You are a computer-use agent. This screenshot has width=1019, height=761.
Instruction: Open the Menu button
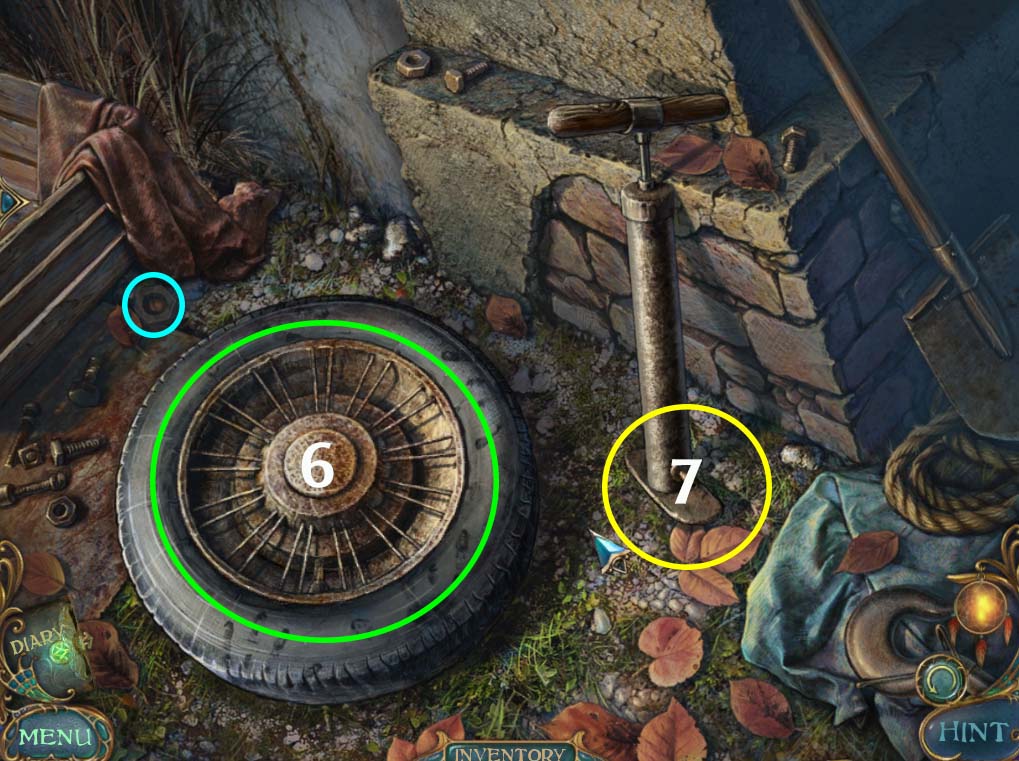52,737
